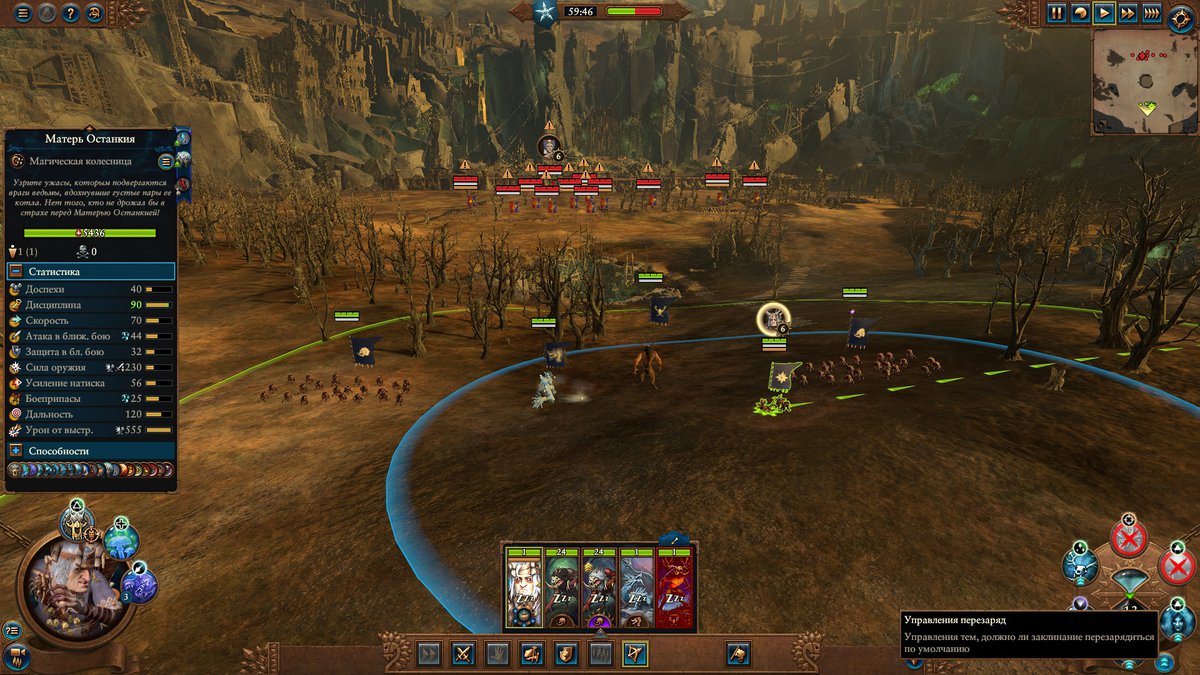Select the red daemon unit card
This screenshot has height=675, width=1200.
pyautogui.click(x=675, y=592)
